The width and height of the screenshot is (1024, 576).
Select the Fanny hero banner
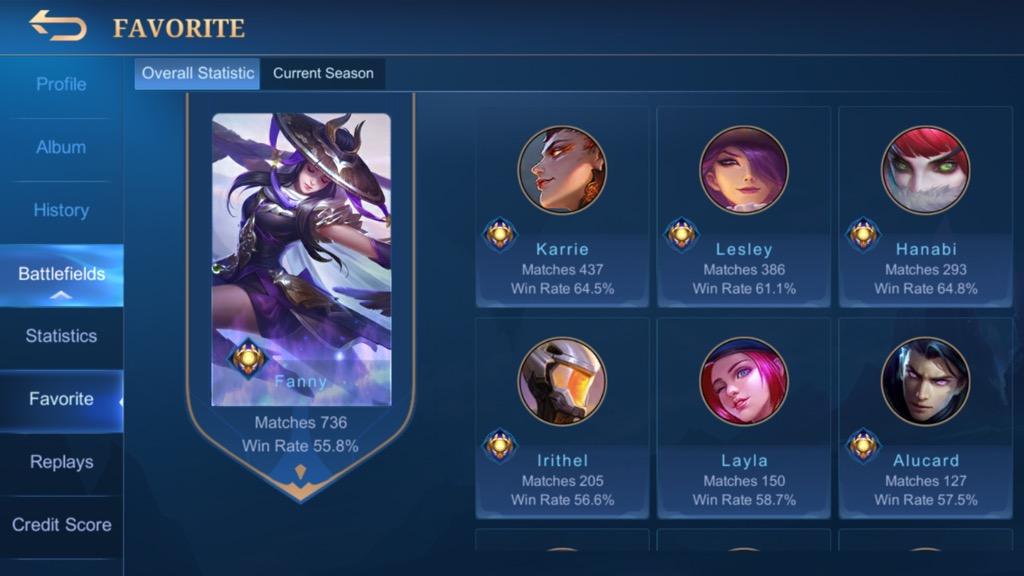(x=301, y=280)
